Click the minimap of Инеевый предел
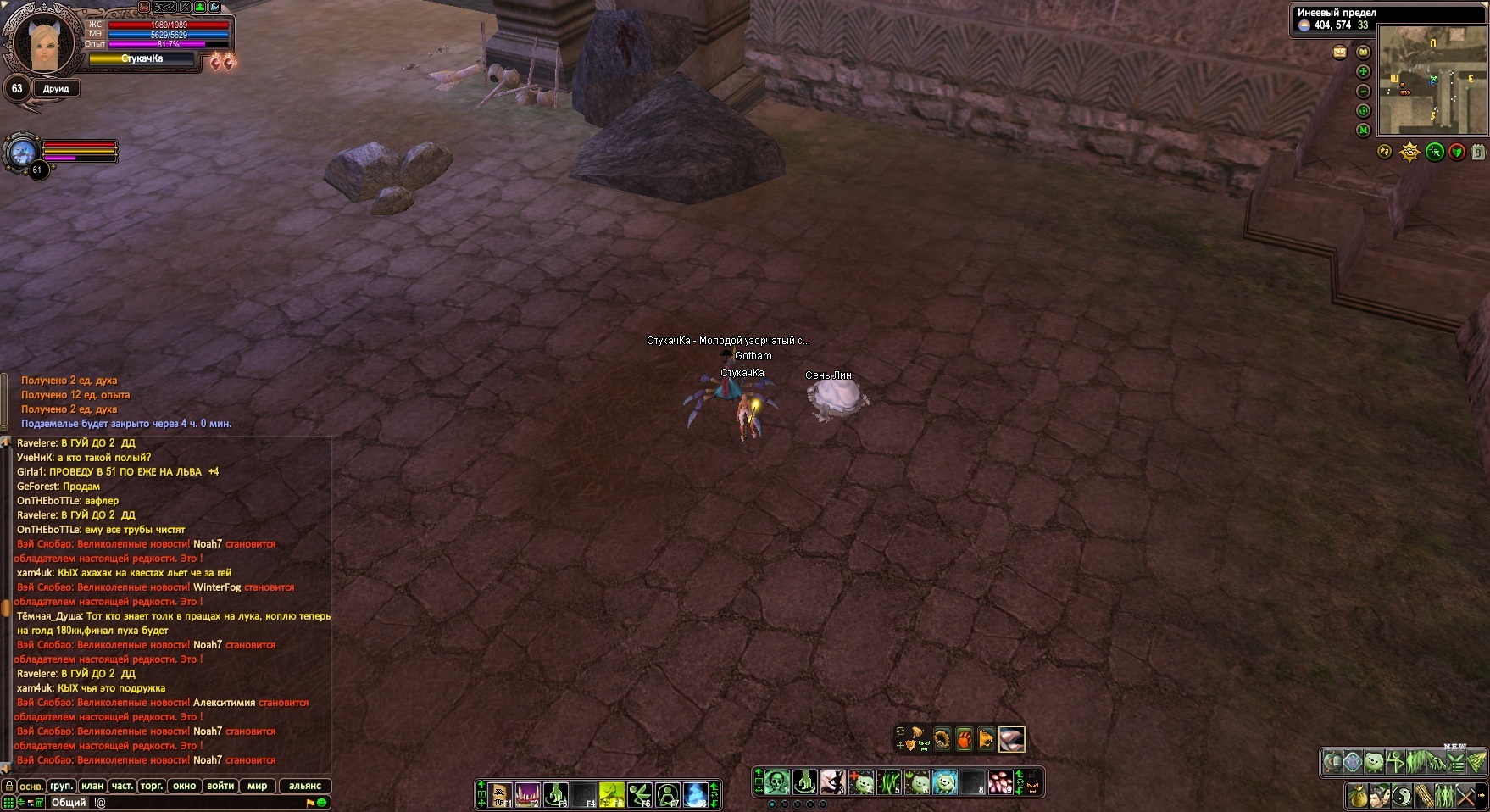Screen dimensions: 1490x812 point(1432,81)
